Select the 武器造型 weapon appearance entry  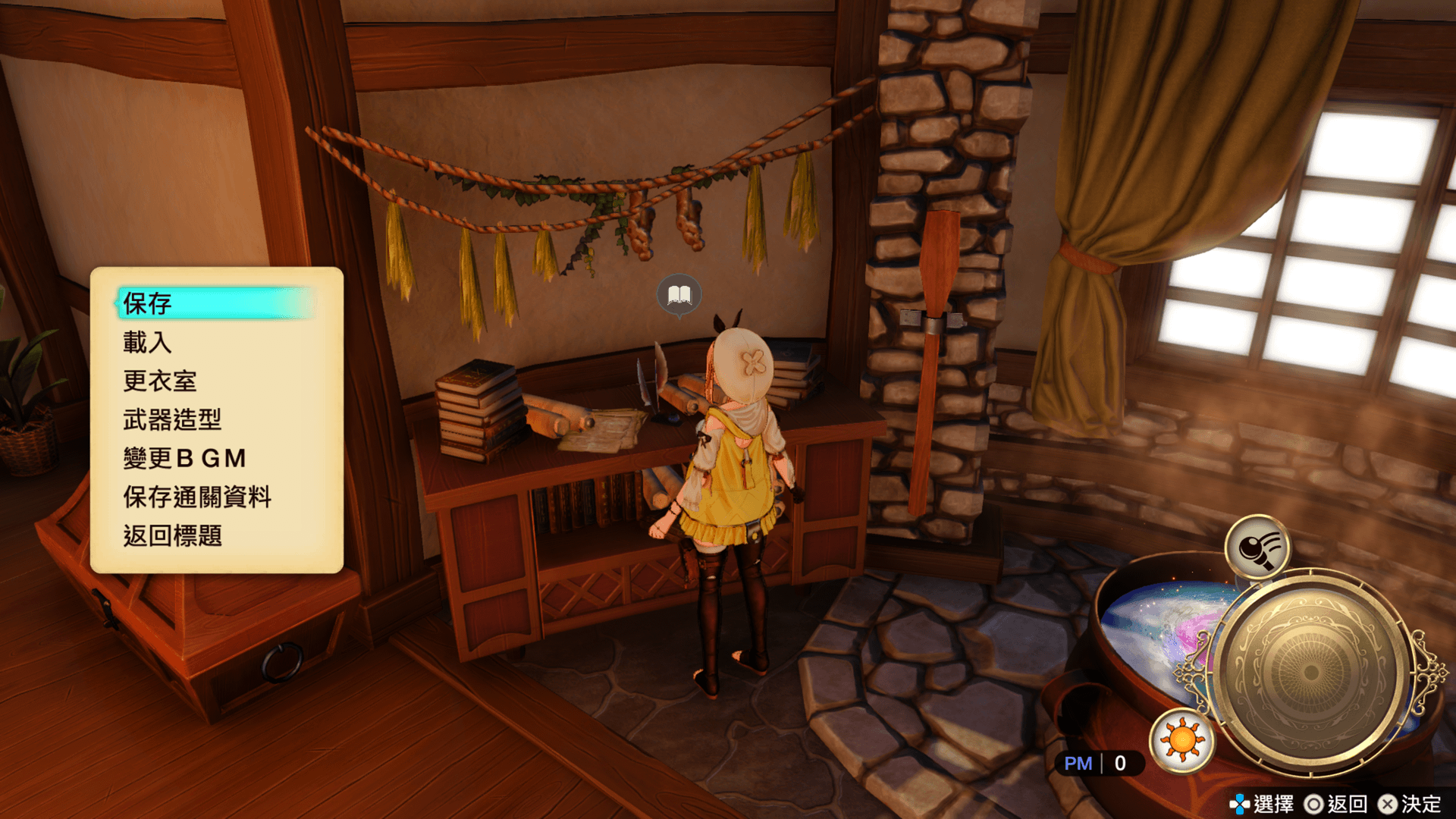(x=172, y=420)
